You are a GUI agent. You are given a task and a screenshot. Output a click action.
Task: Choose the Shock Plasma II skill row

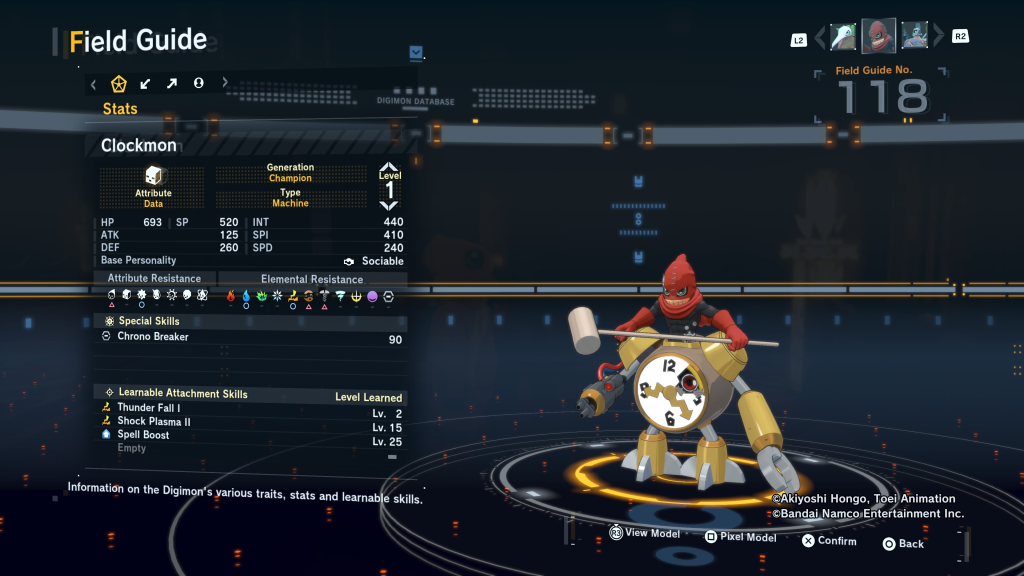(153, 422)
